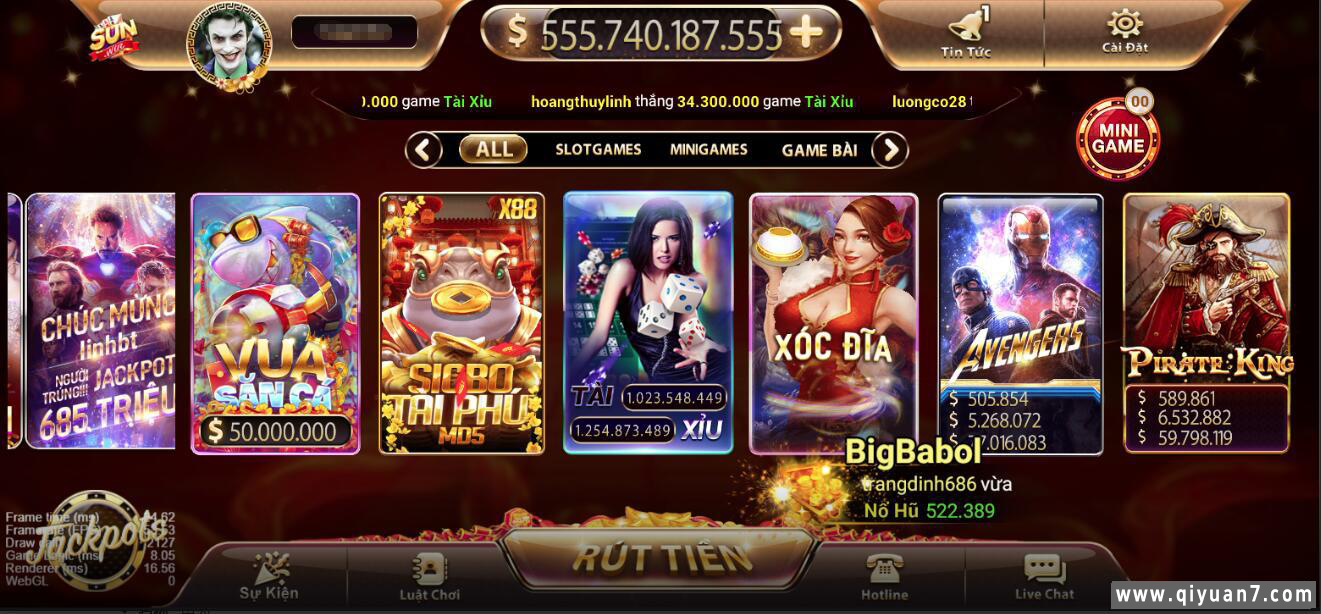Viewport: 1321px width, 614px height.
Task: Switch to the ALL games tab
Action: pyautogui.click(x=494, y=150)
